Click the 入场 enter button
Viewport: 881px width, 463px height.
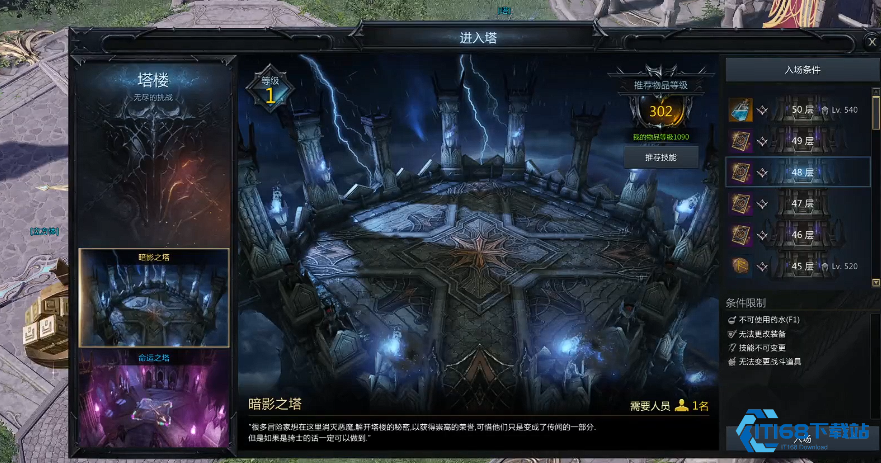click(x=801, y=438)
